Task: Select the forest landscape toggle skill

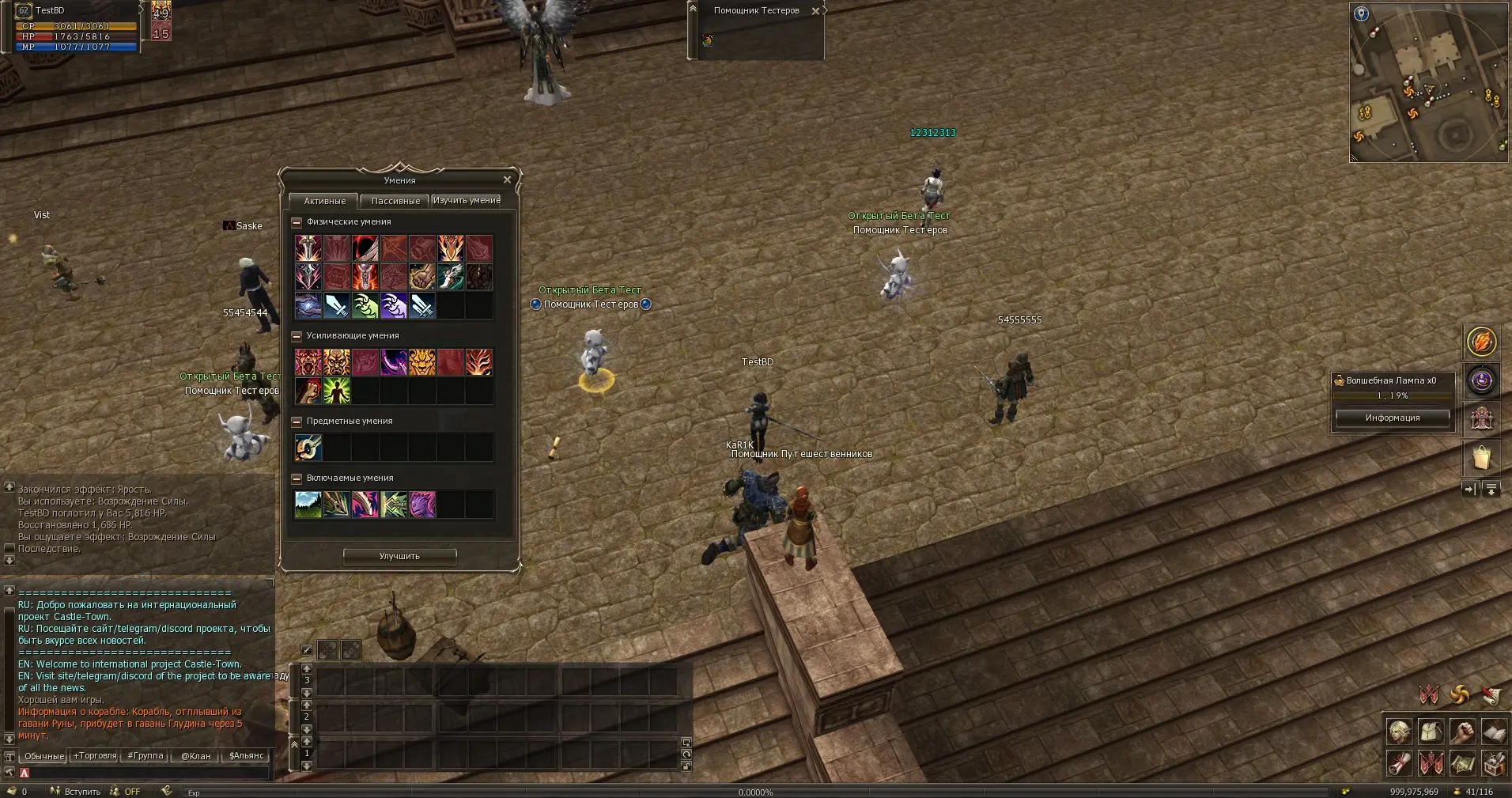Action: (x=308, y=505)
